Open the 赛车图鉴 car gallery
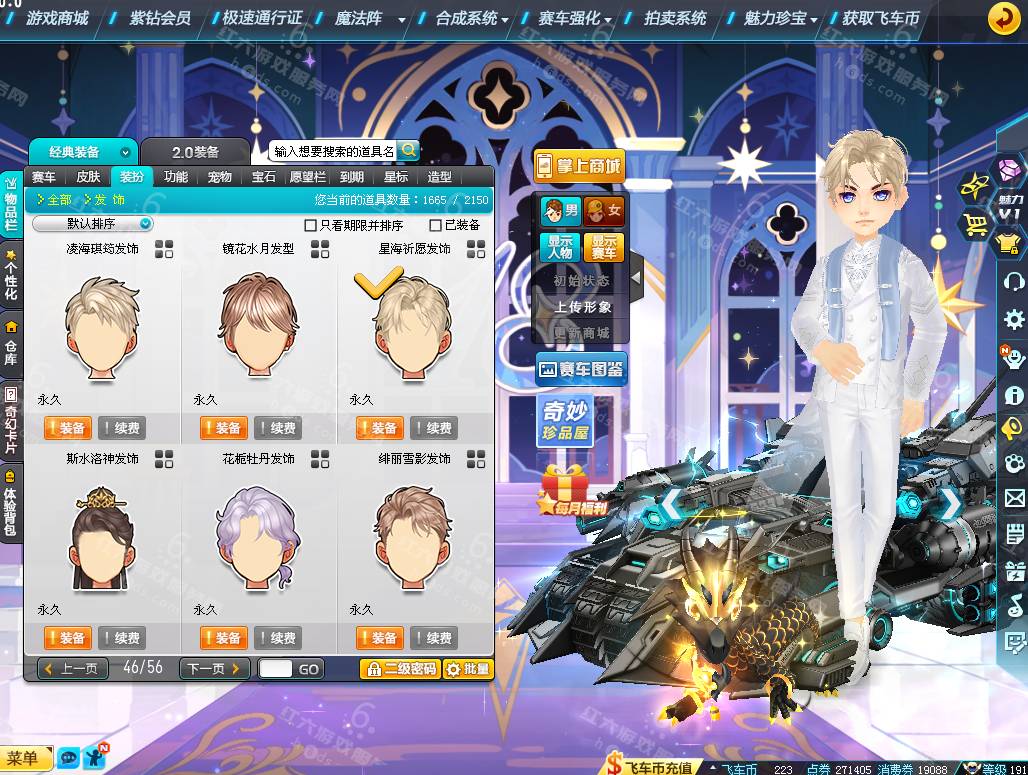This screenshot has width=1028, height=775. coord(581,369)
